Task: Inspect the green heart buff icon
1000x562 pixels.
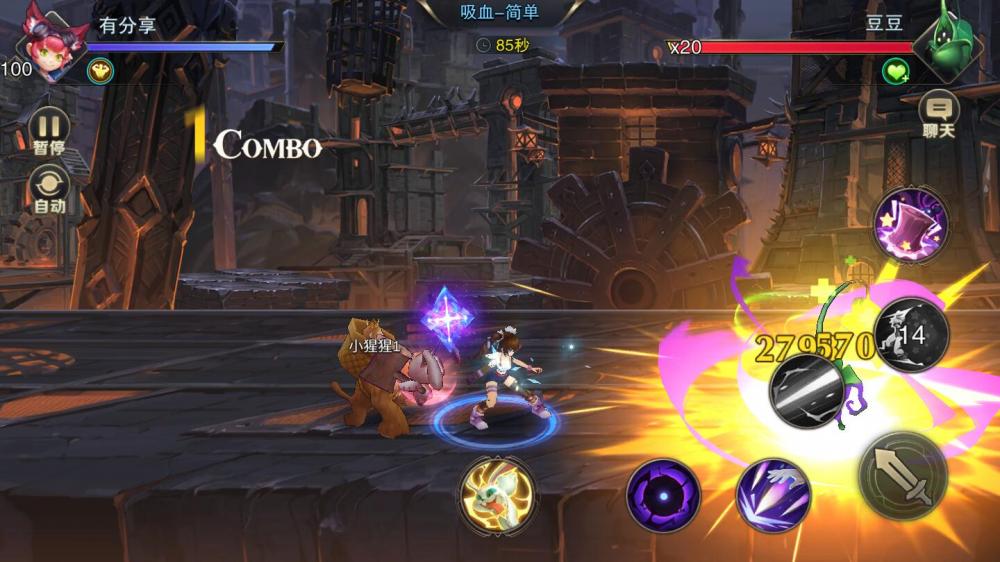Action: (x=895, y=71)
